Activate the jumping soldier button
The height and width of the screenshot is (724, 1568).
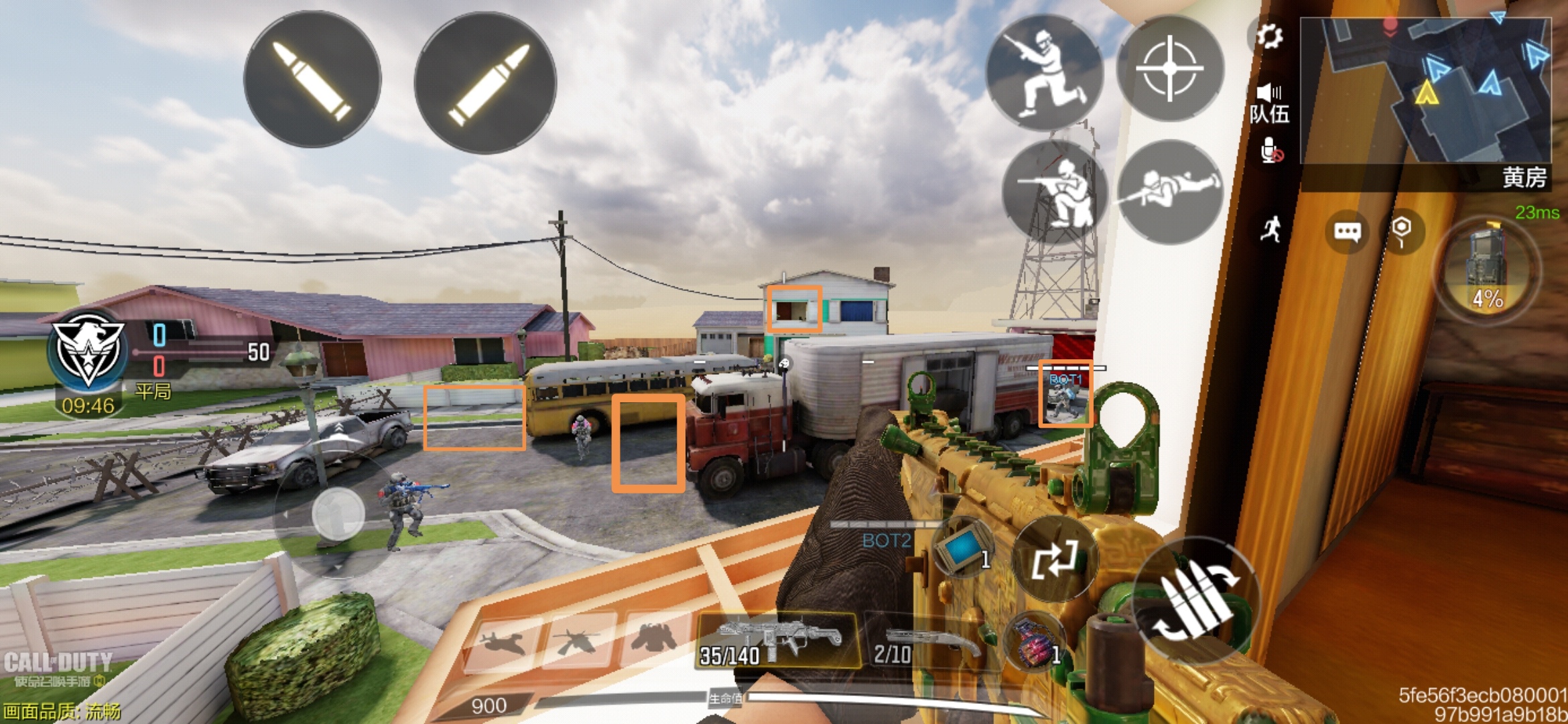click(x=1045, y=73)
